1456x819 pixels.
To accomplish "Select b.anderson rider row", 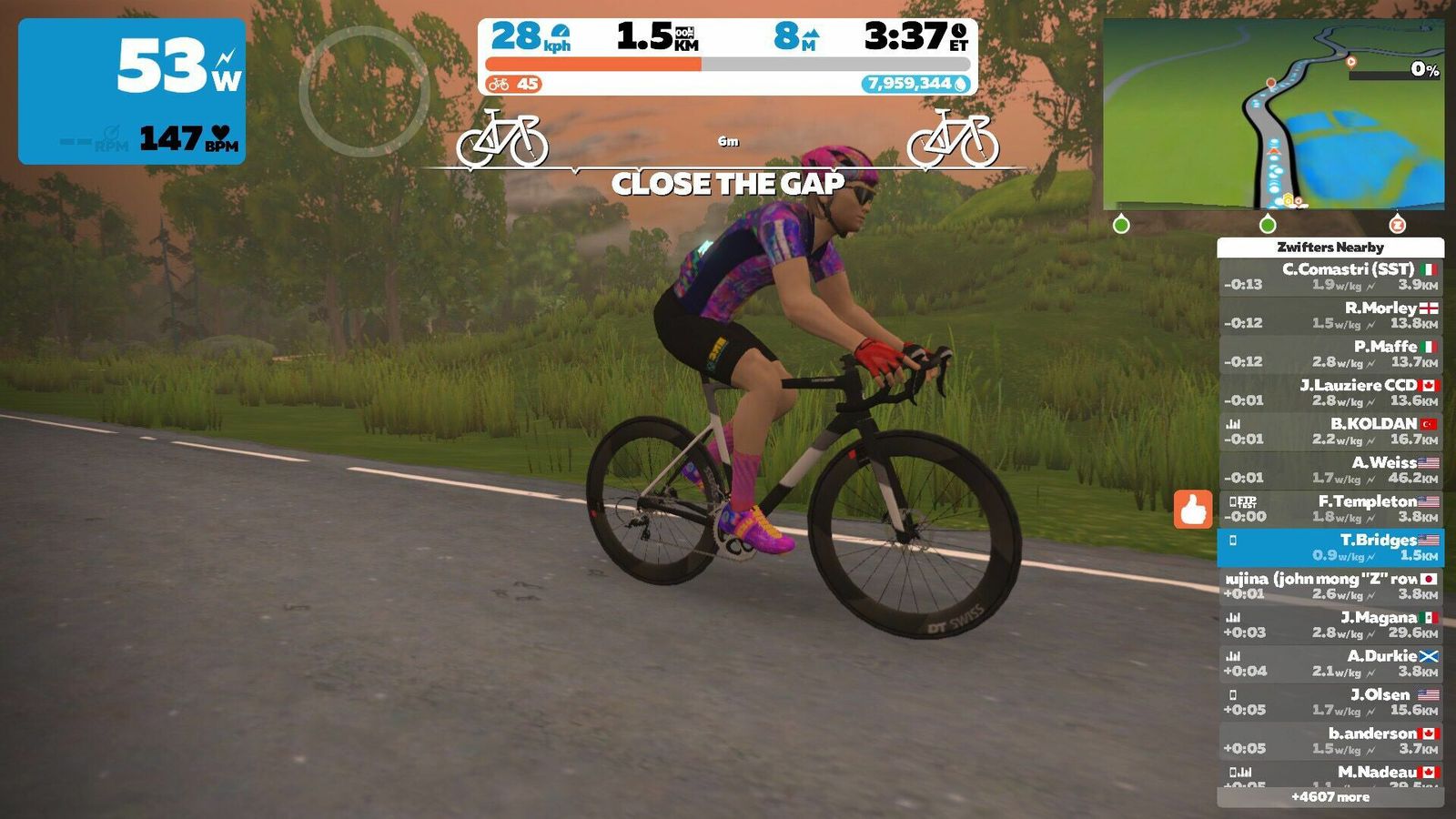I will click(1330, 741).
